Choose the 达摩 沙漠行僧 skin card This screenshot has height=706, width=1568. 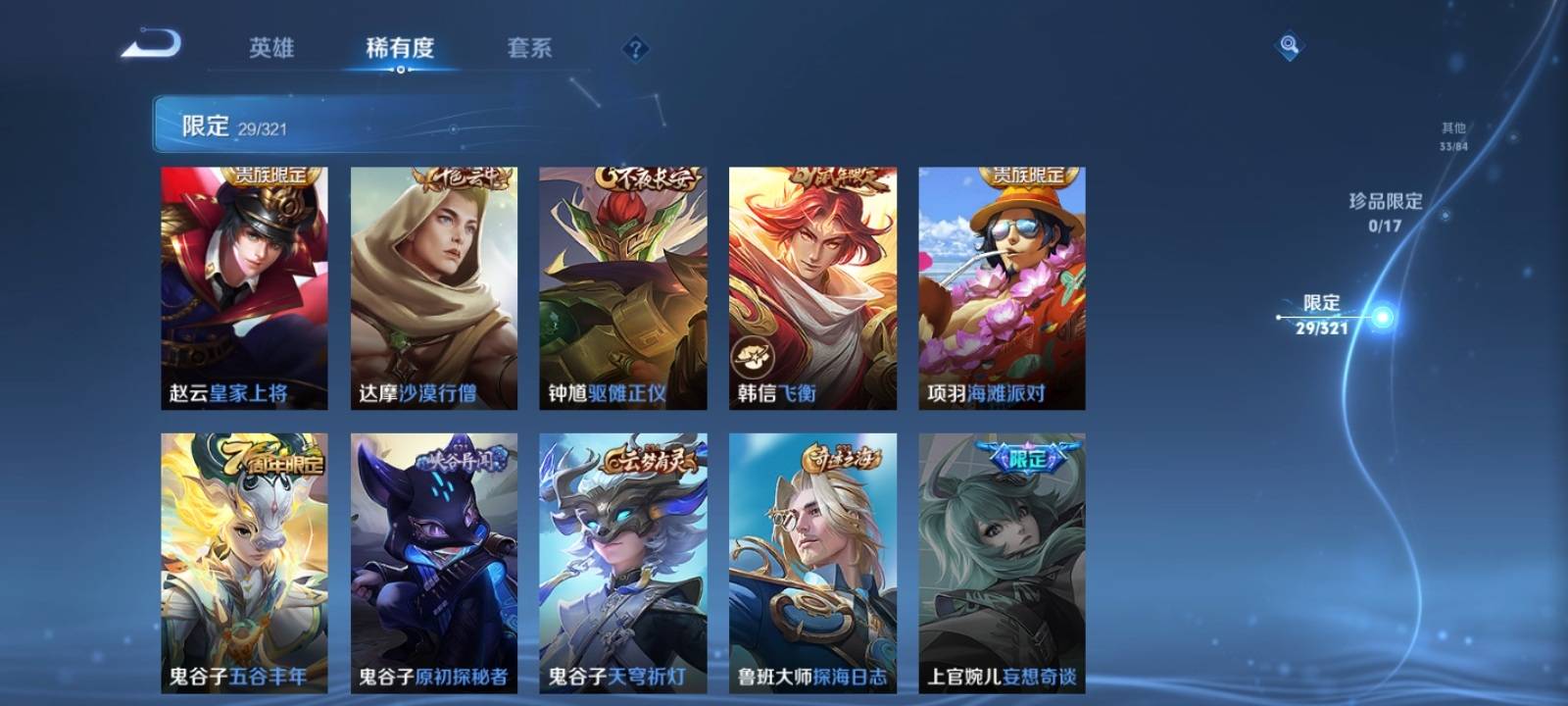tap(434, 287)
